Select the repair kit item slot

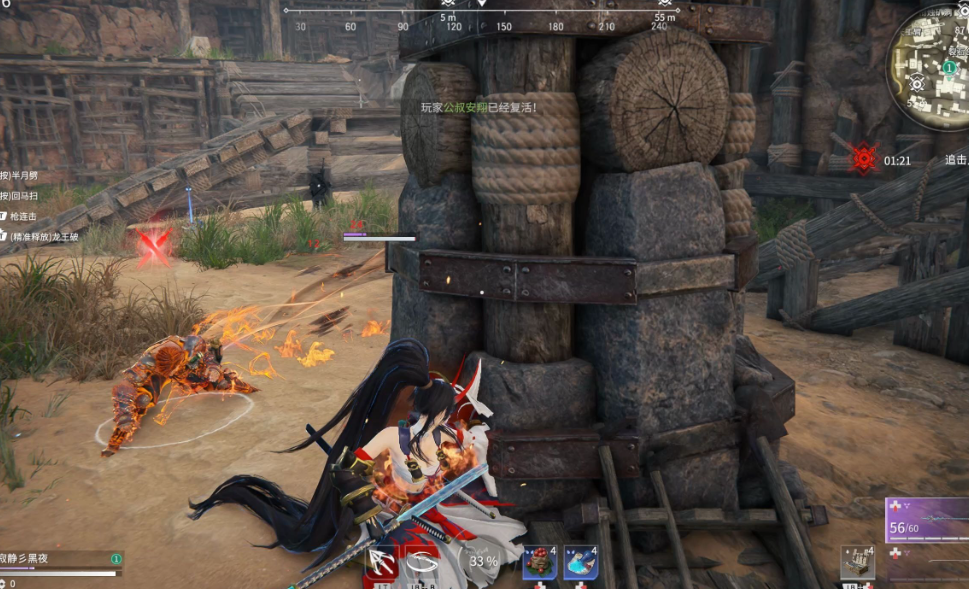coord(857,563)
